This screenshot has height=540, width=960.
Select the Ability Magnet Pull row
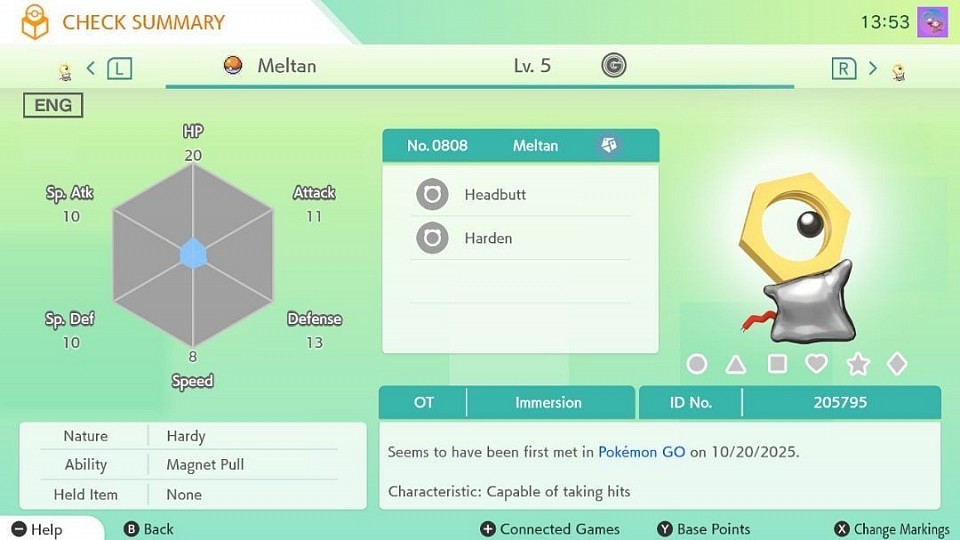click(x=192, y=465)
